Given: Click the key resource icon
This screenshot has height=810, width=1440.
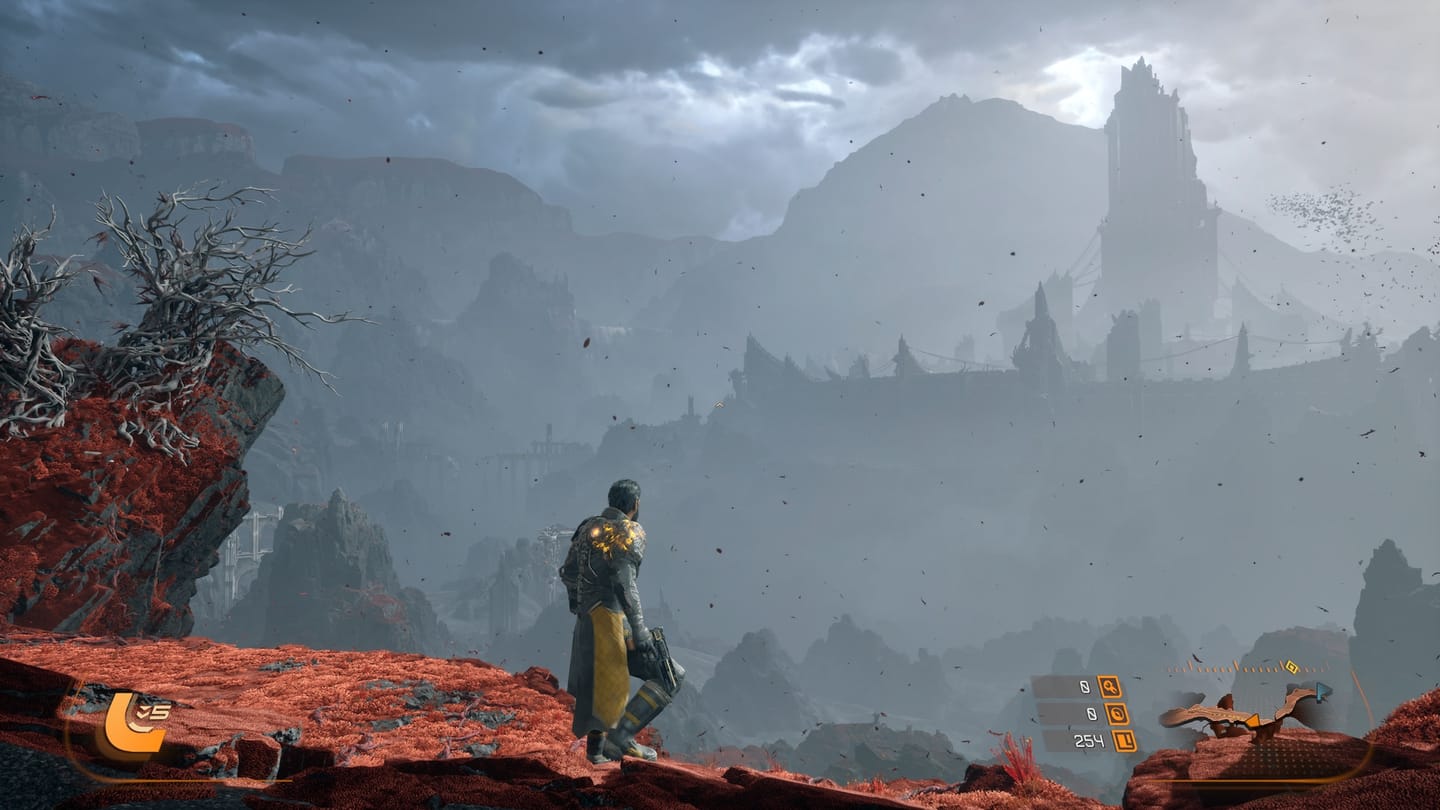Looking at the screenshot, I should pyautogui.click(x=1110, y=687).
